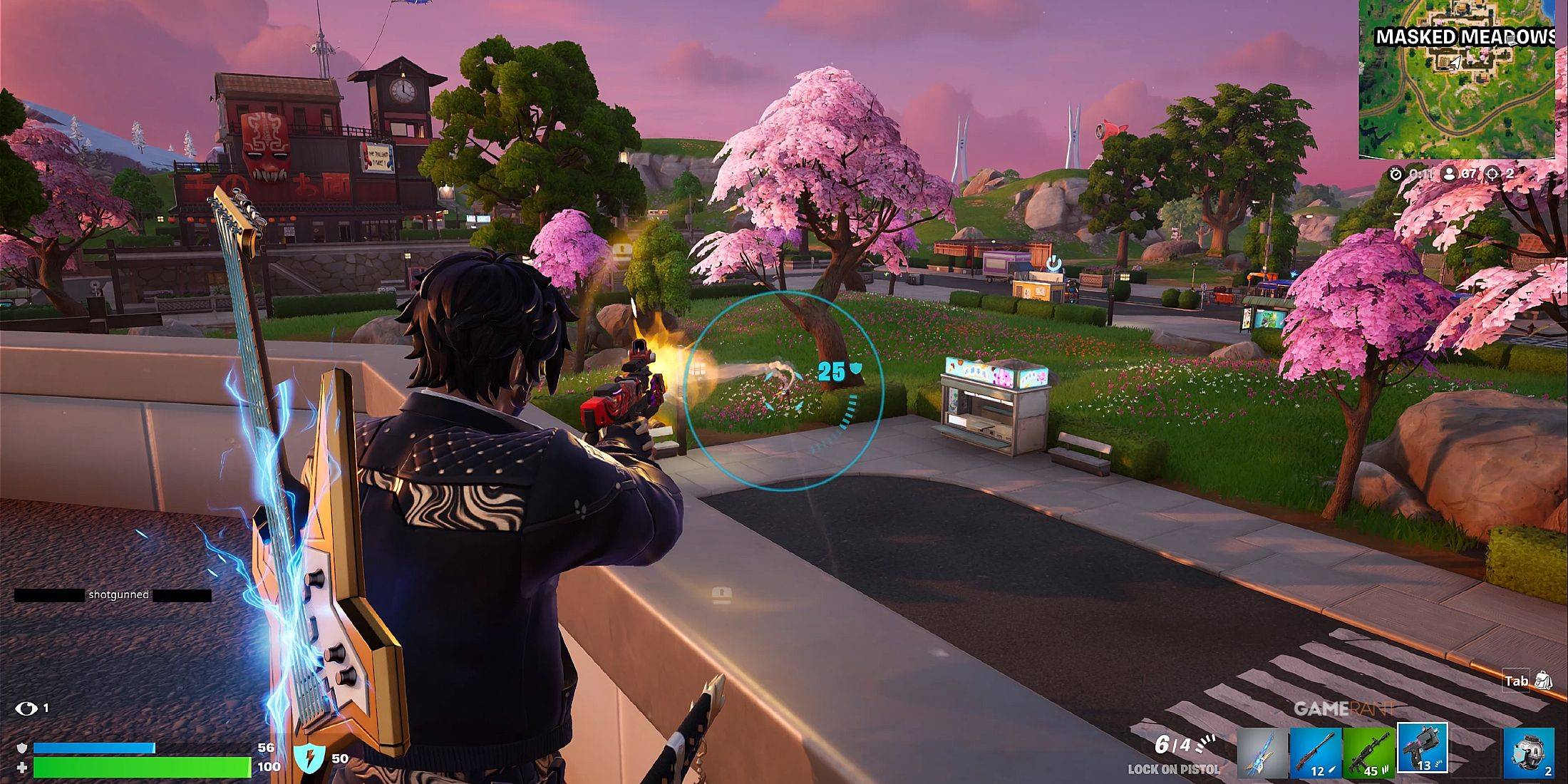
Task: Open the Masked Meadows minimap
Action: (x=1457, y=79)
